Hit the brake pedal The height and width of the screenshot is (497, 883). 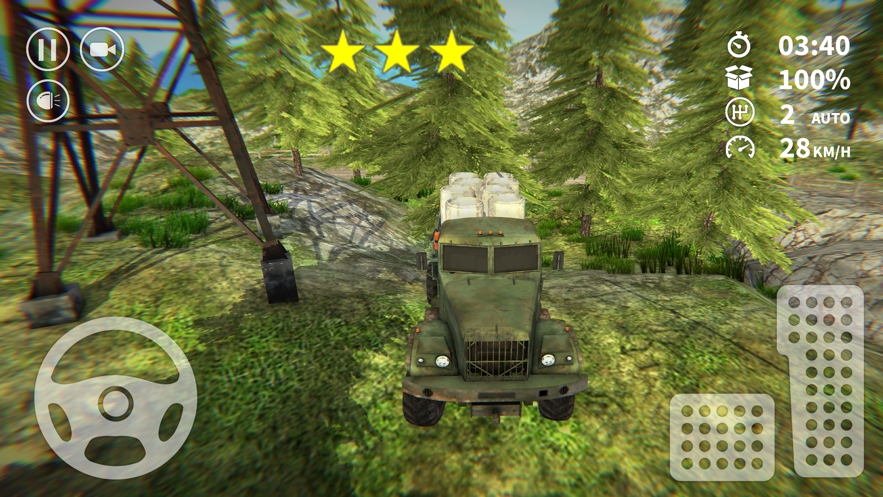click(x=722, y=436)
